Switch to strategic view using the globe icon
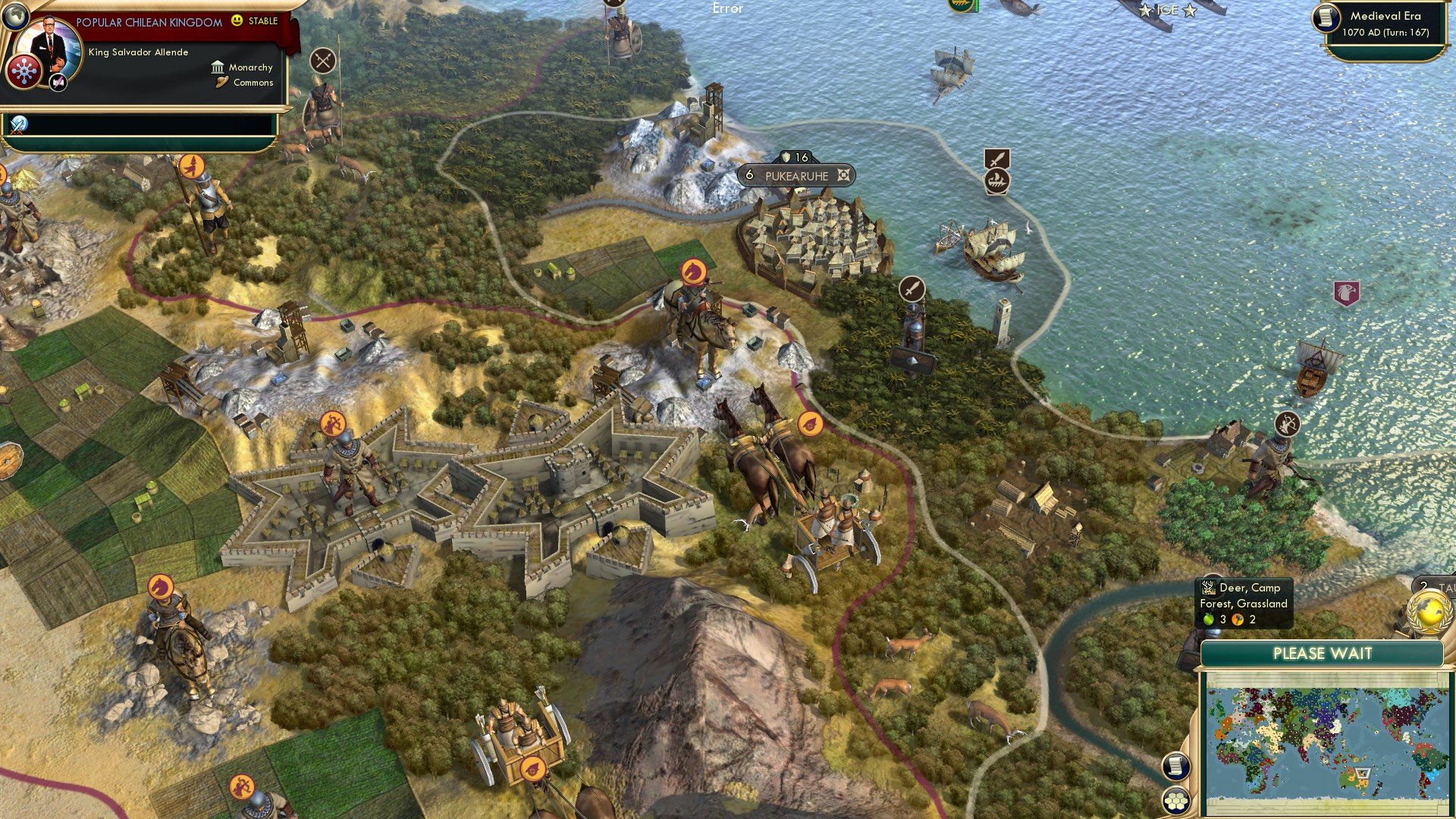This screenshot has width=1456, height=819. 14,15
